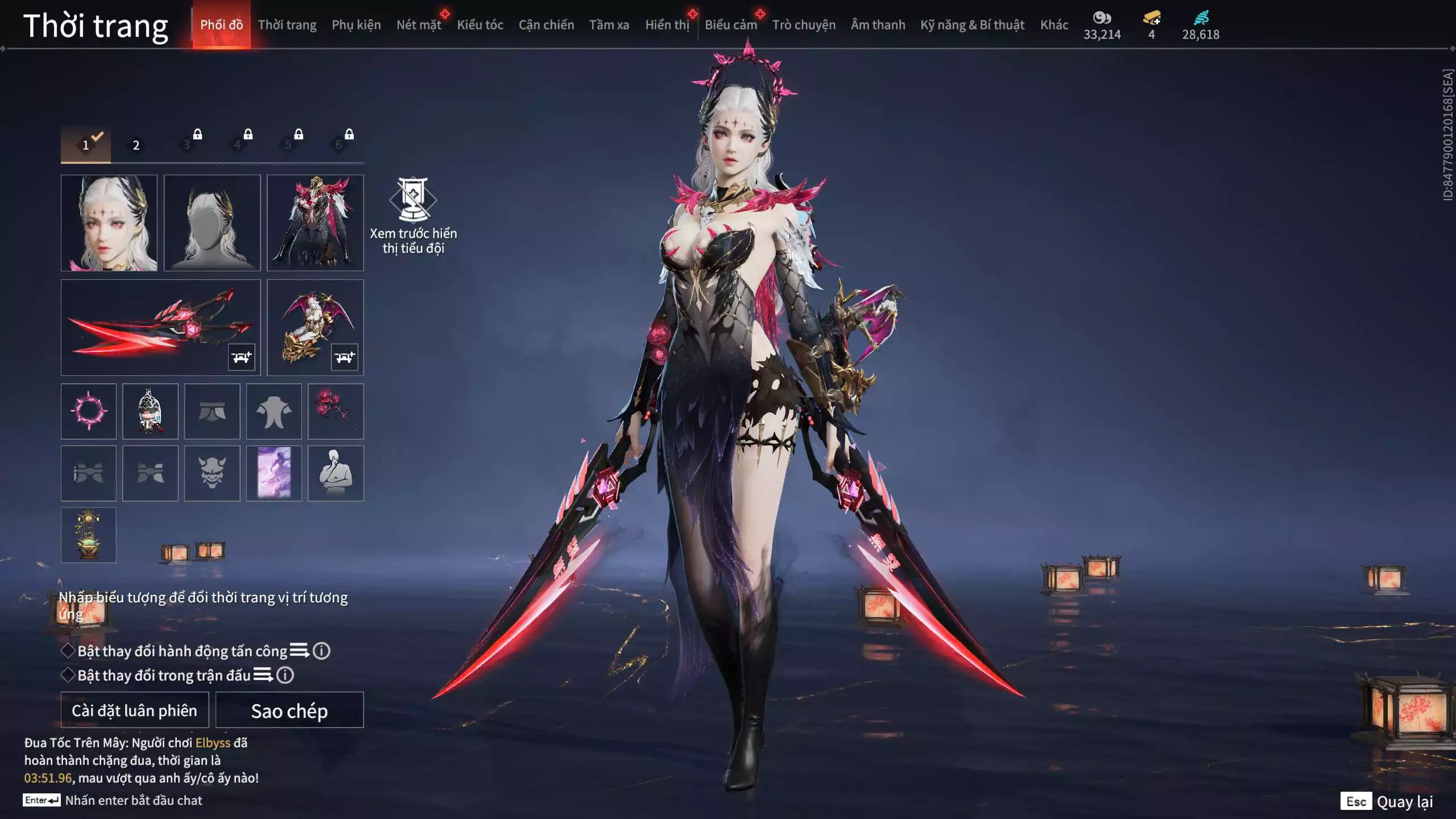Choose outfit preset number 2

click(136, 146)
